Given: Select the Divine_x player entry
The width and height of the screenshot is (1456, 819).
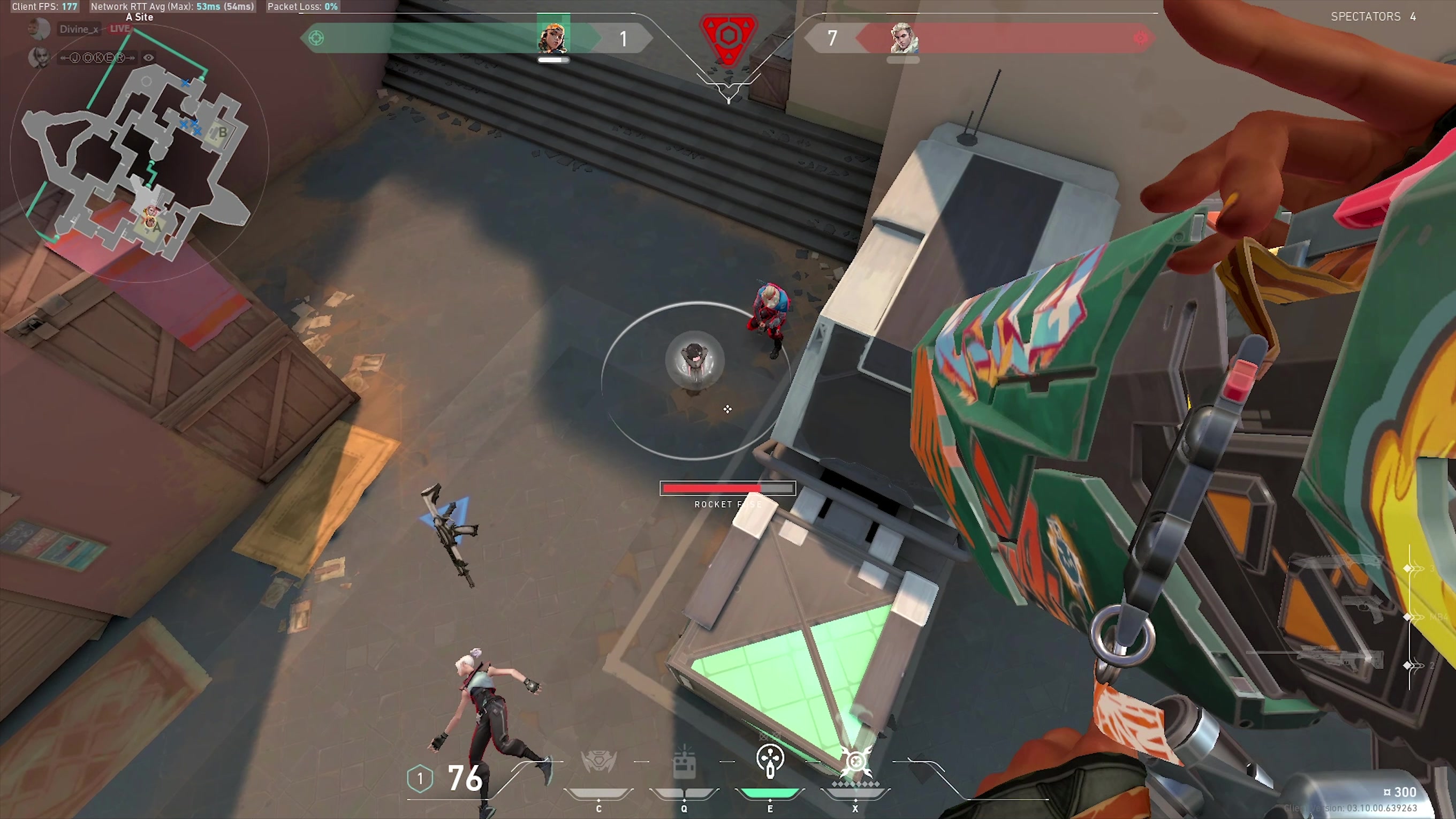Looking at the screenshot, I should 79,29.
